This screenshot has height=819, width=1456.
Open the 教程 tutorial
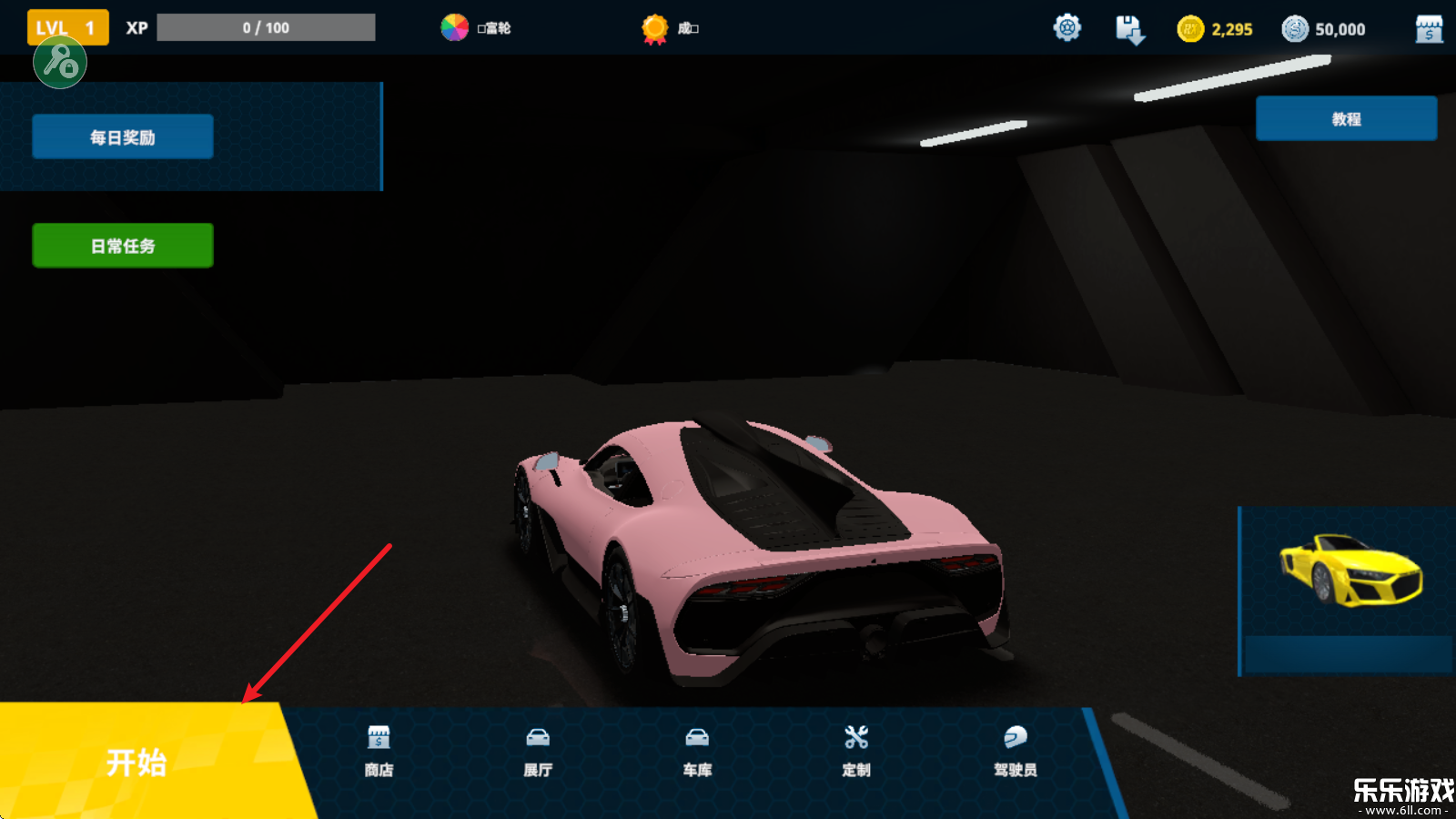point(1346,119)
